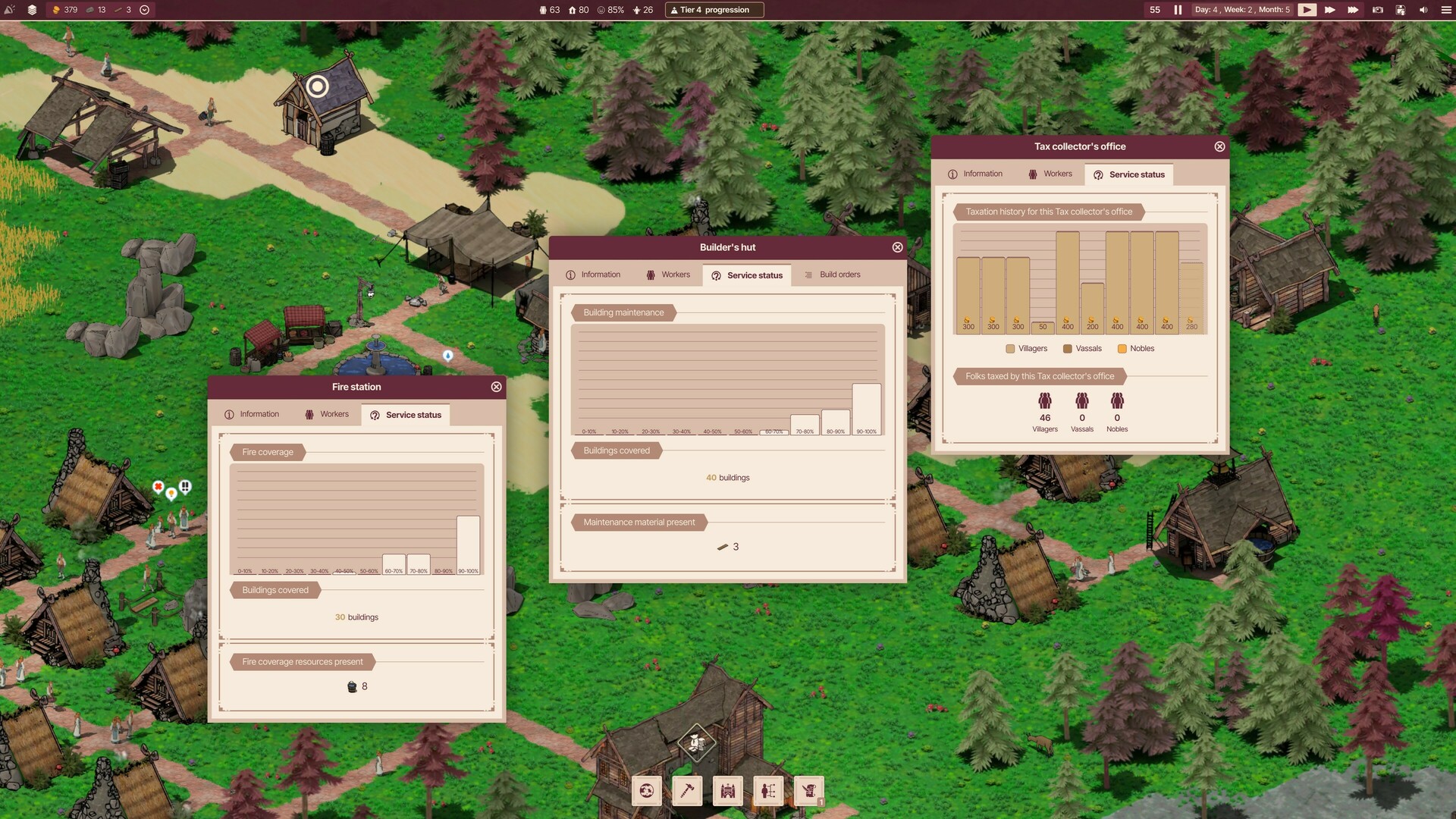
Task: Save the game via the save icon
Action: tap(1399, 10)
